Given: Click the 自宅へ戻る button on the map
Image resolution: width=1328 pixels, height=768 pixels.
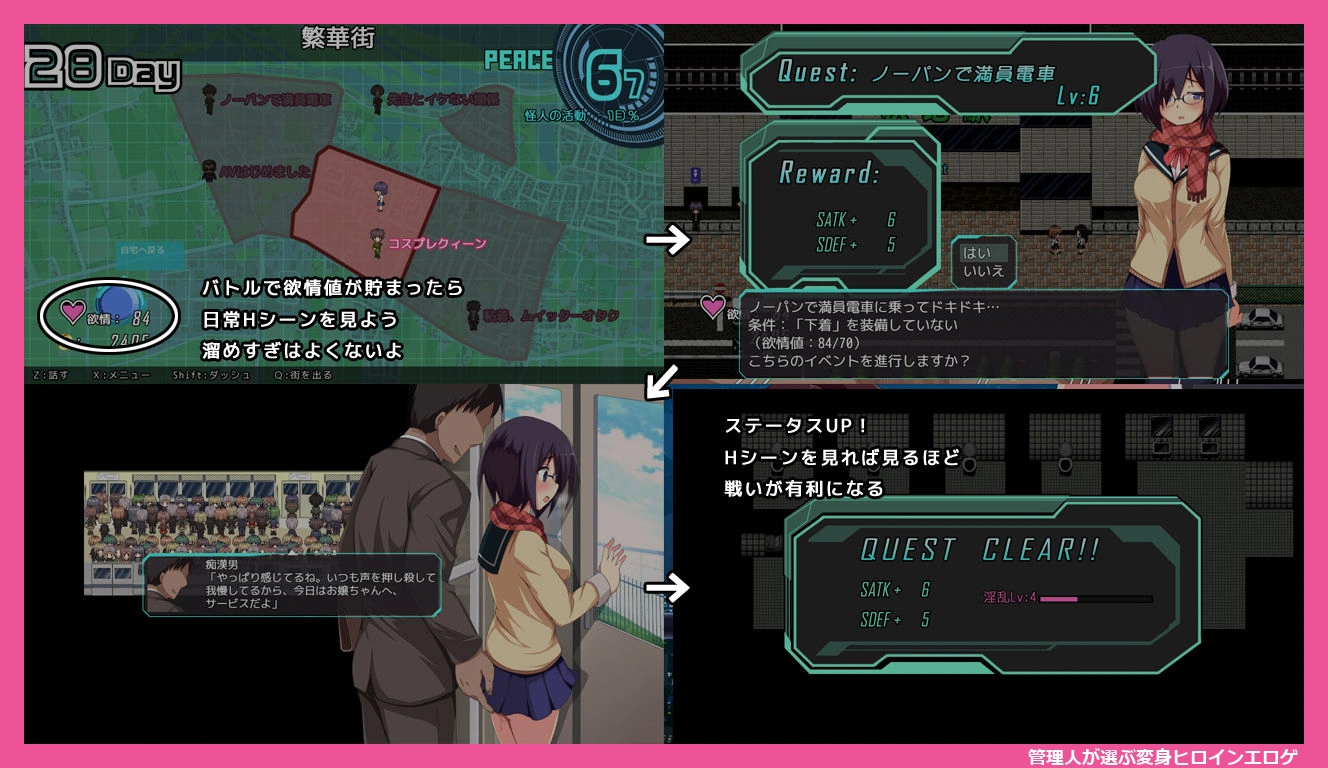Looking at the screenshot, I should click(x=141, y=251).
